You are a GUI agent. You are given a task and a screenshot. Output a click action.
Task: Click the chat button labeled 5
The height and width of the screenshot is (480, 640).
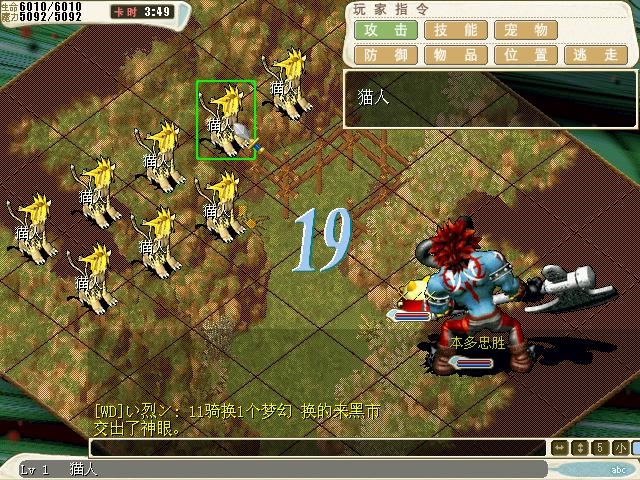600,448
